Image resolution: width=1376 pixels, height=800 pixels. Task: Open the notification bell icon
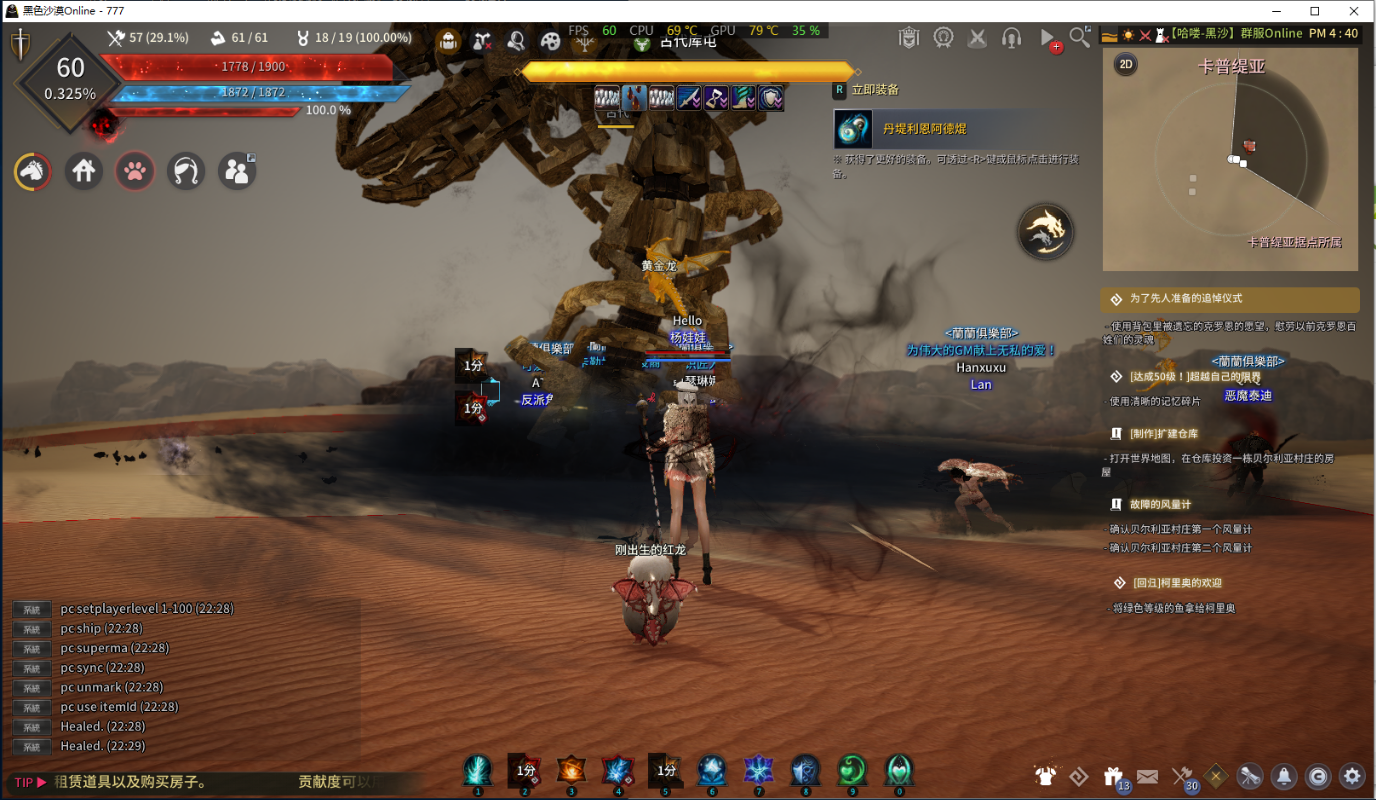pos(1284,775)
